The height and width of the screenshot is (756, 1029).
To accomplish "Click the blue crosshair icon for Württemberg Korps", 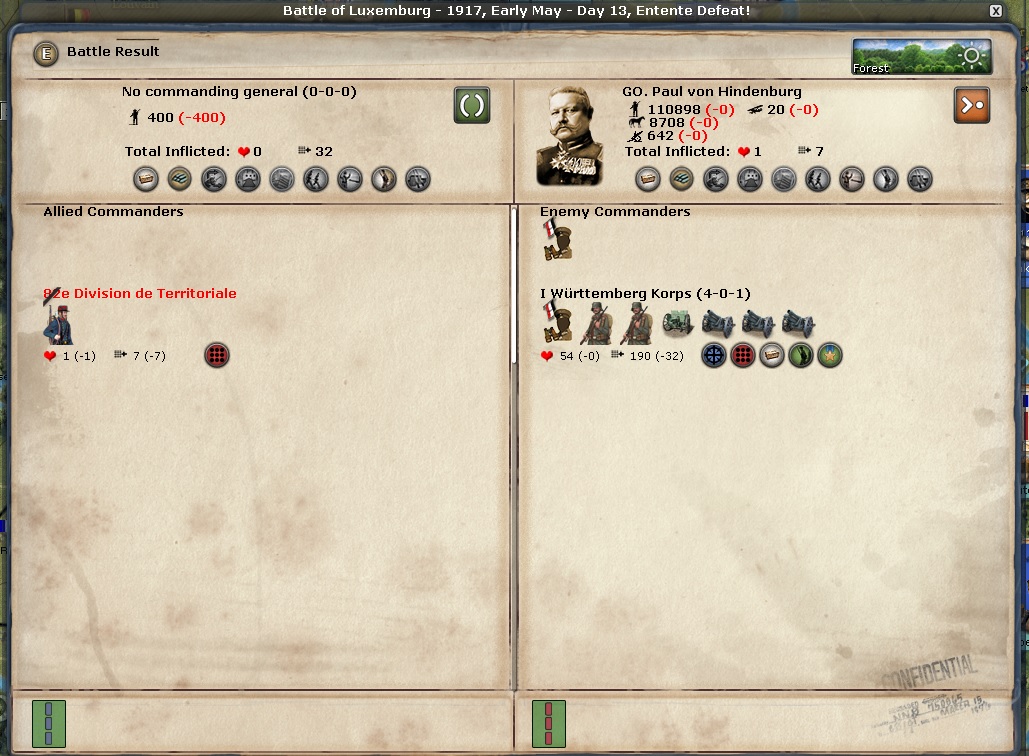I will pyautogui.click(x=713, y=355).
